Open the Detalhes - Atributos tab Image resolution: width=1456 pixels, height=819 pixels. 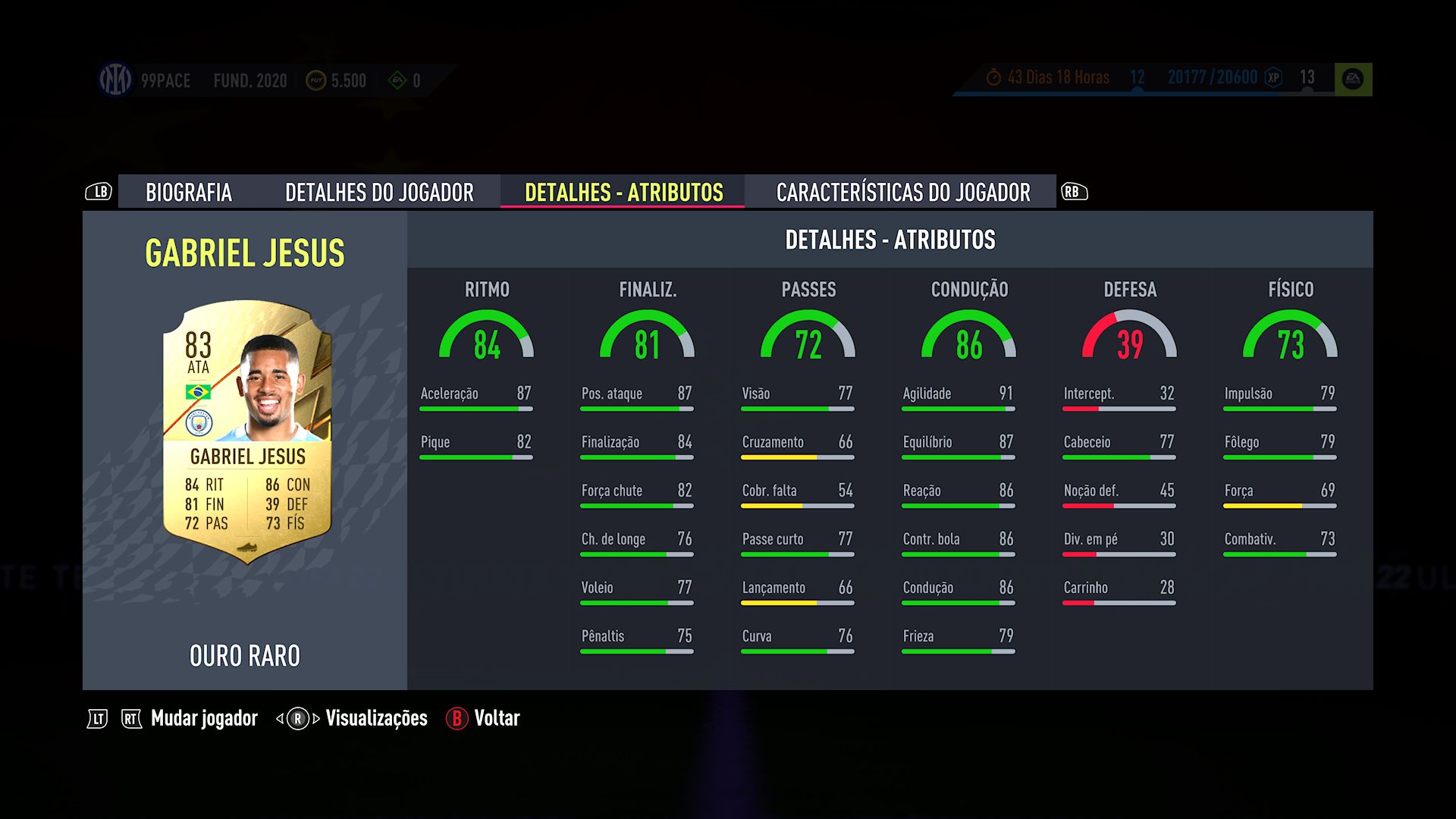click(x=622, y=193)
